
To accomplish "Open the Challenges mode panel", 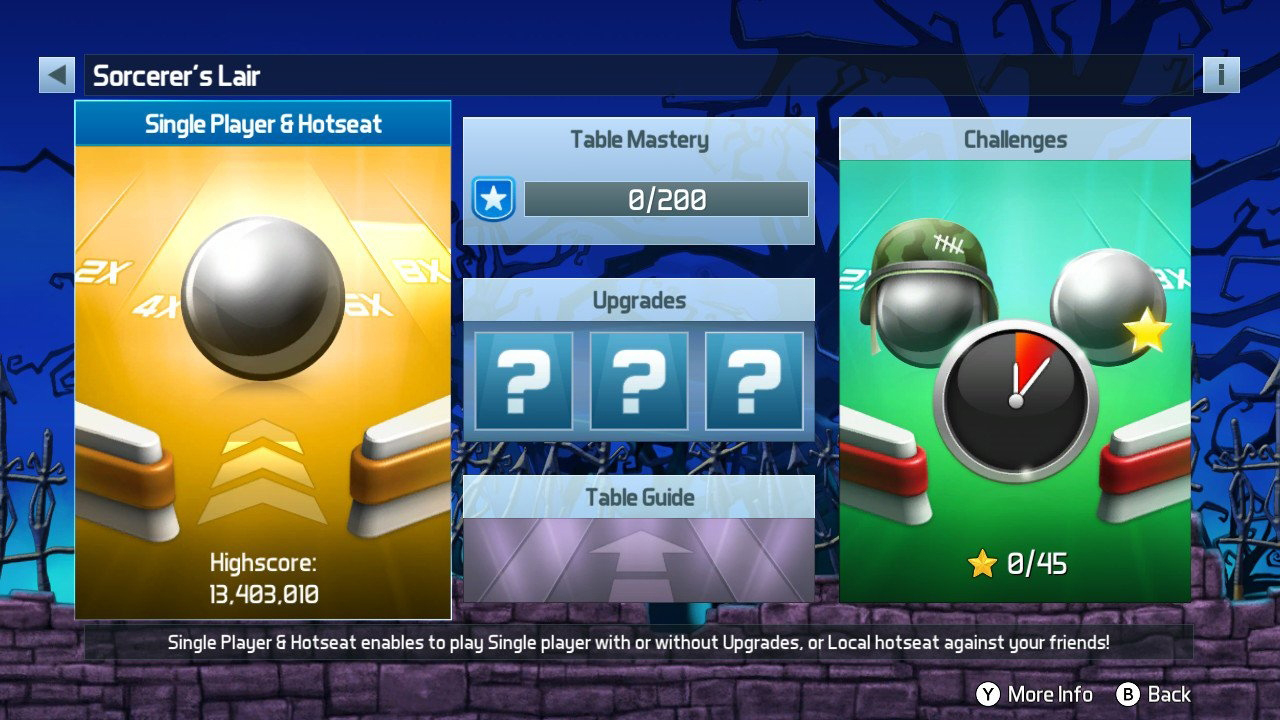I will [x=1015, y=140].
